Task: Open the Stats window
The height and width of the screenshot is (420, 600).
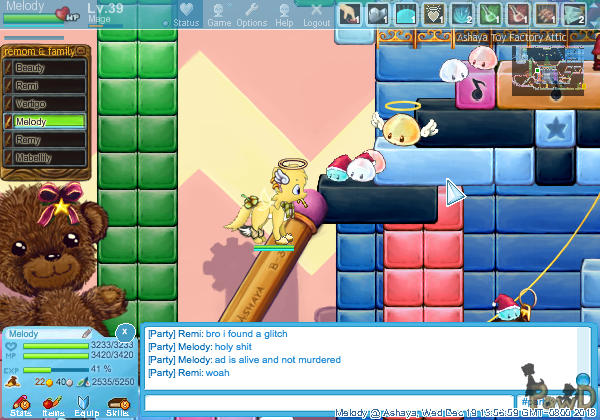Action: tap(20, 405)
